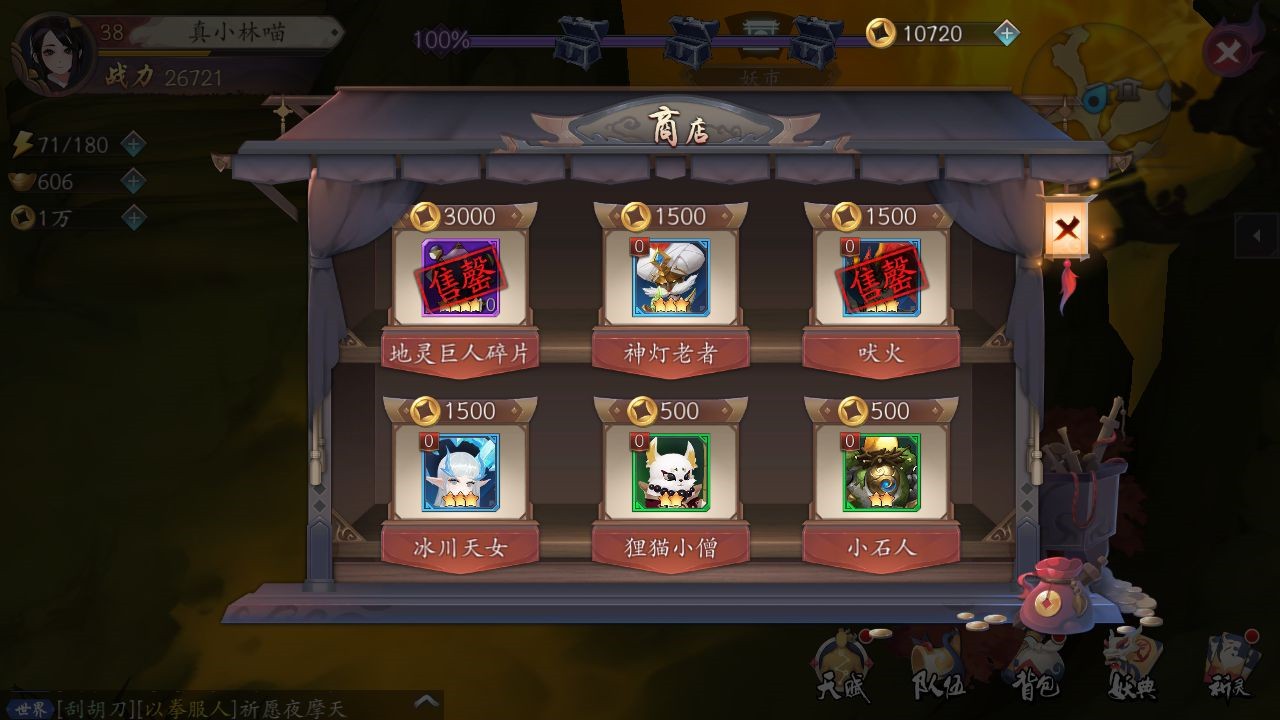Close the shop using the lantern X
1280x720 pixels.
point(1067,229)
